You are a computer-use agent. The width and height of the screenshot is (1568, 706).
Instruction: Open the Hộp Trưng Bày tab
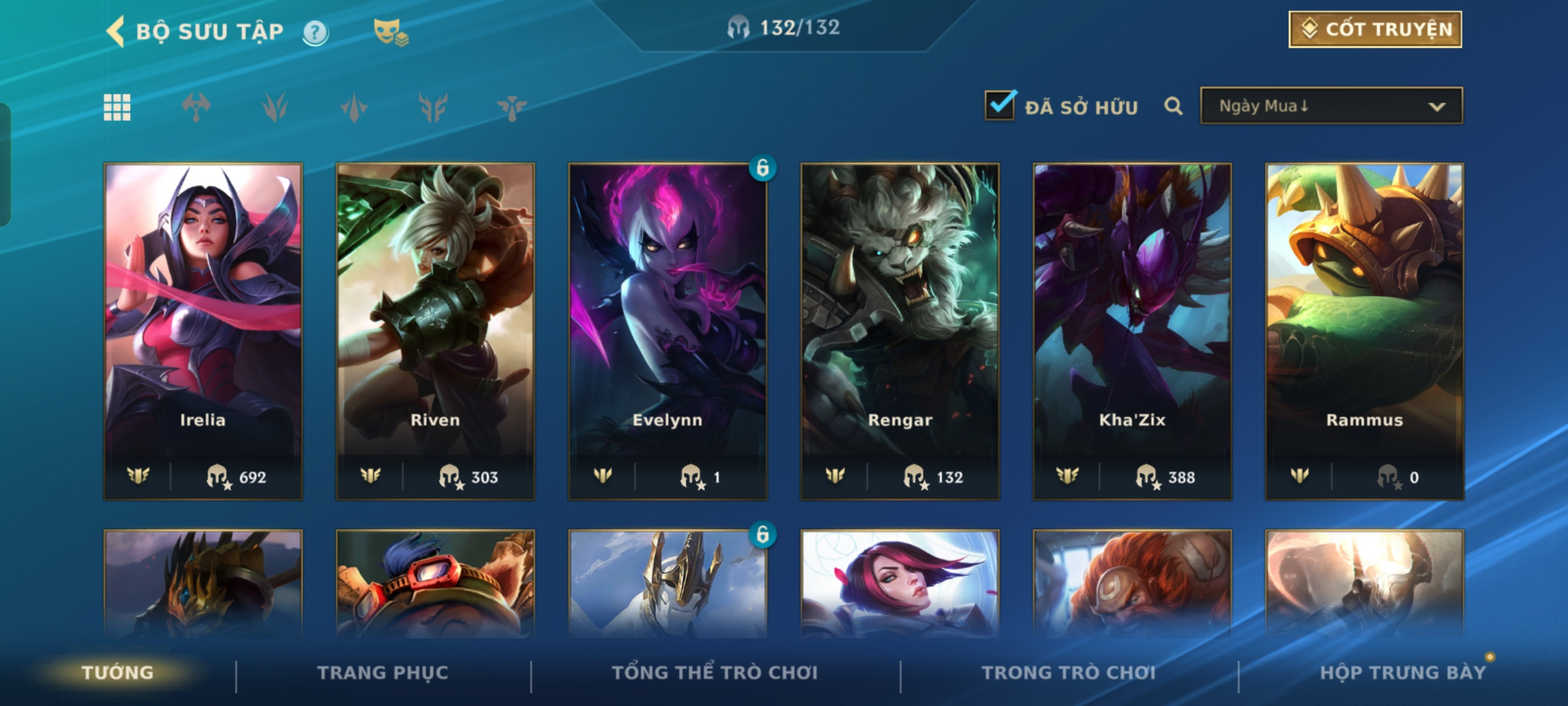[1403, 673]
